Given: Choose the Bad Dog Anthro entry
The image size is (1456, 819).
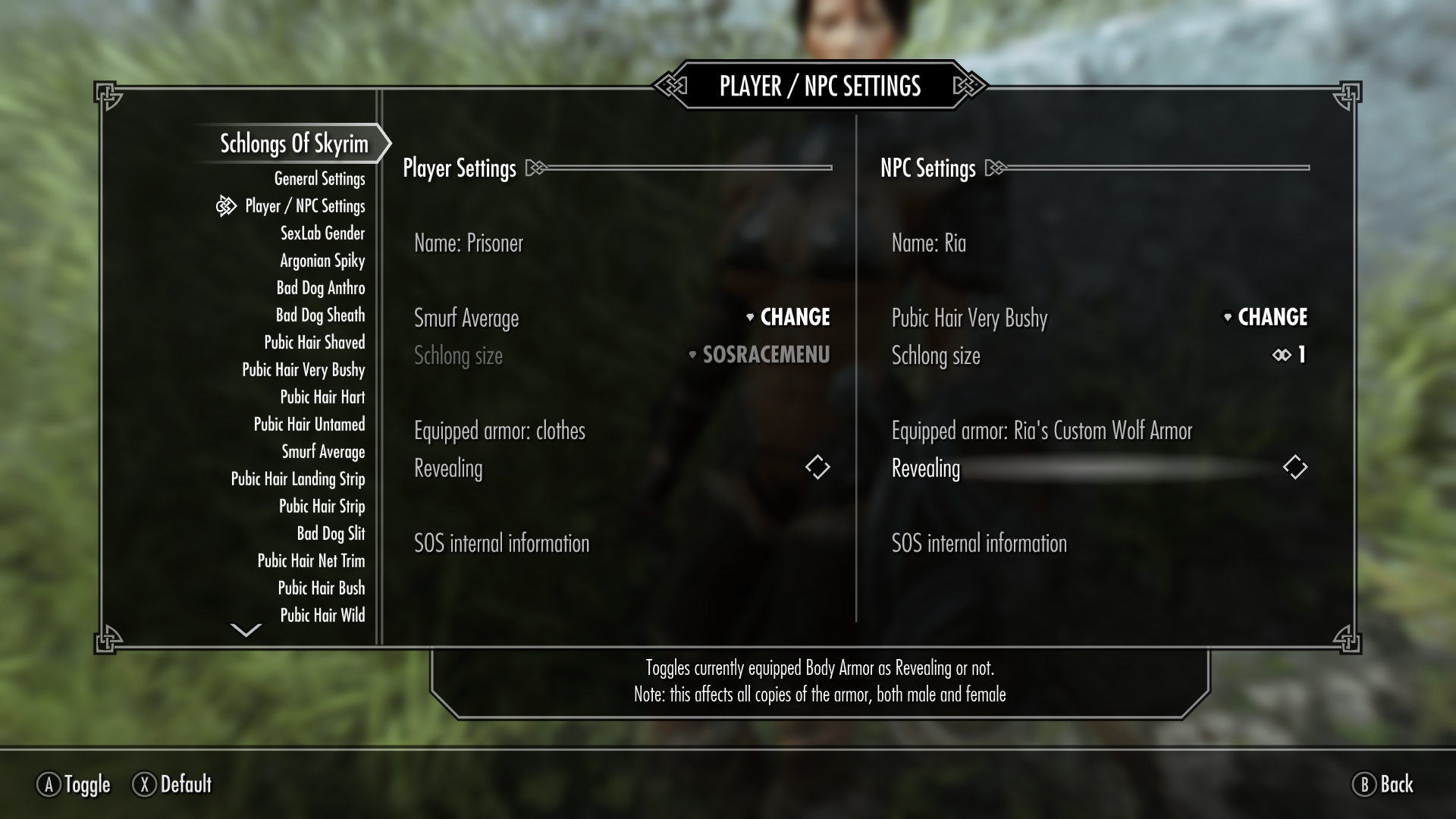Looking at the screenshot, I should point(321,288).
